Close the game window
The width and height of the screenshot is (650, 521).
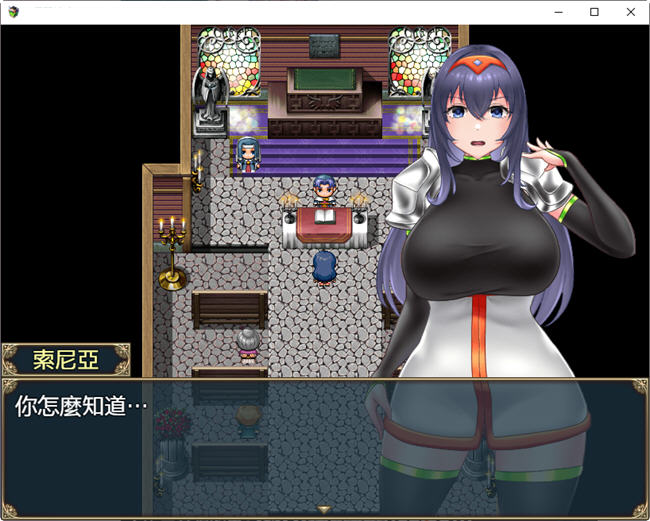click(630, 12)
